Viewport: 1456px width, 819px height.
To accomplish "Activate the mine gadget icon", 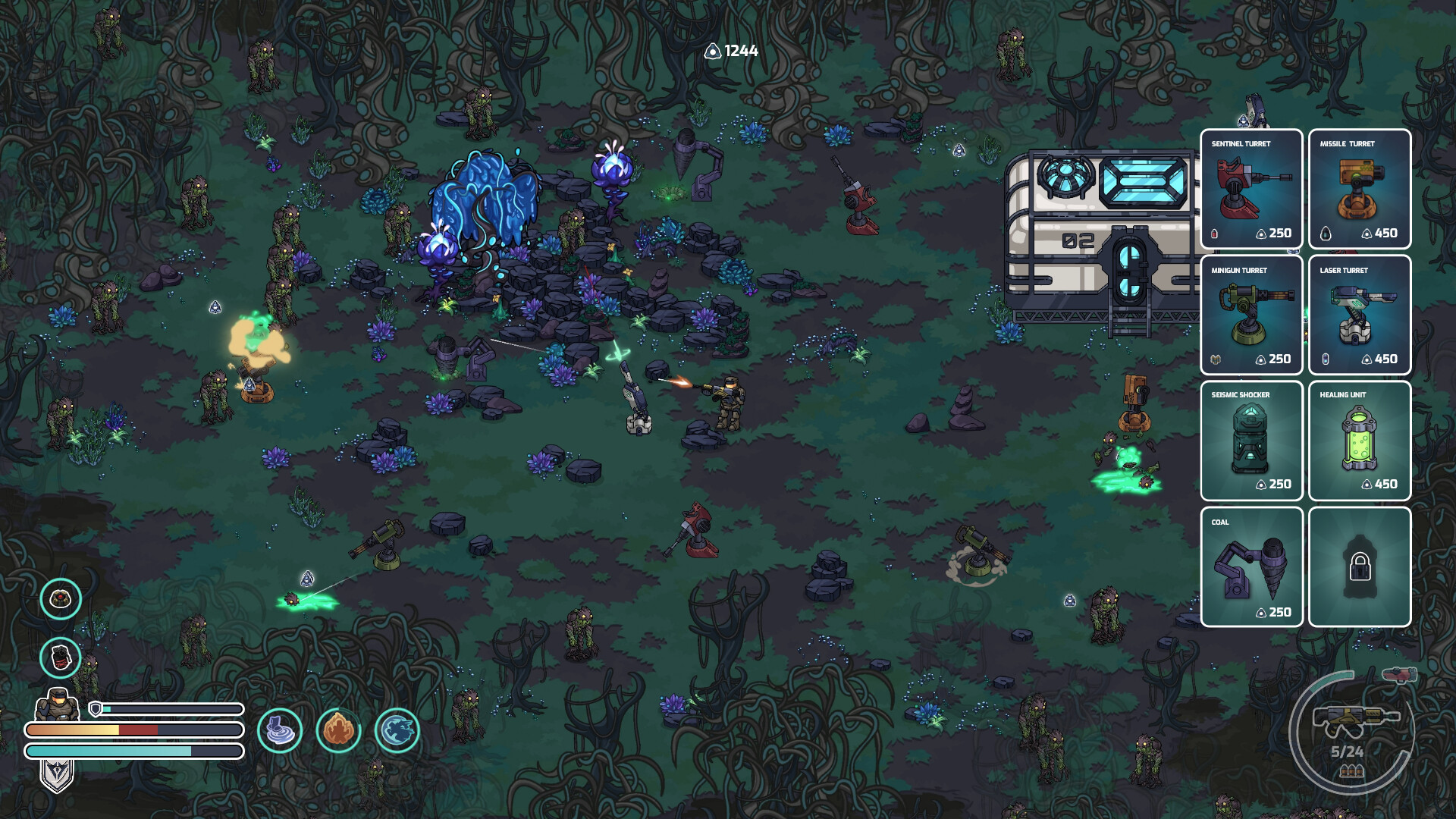I will click(61, 599).
